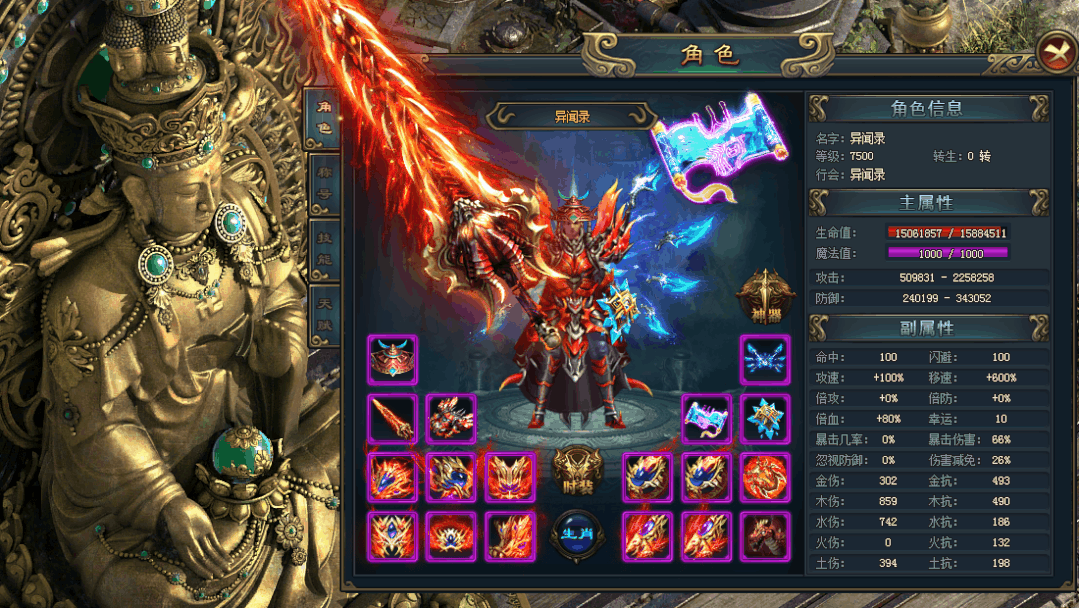Select the red helmet equipment slot
This screenshot has height=608, width=1079.
[x=392, y=360]
